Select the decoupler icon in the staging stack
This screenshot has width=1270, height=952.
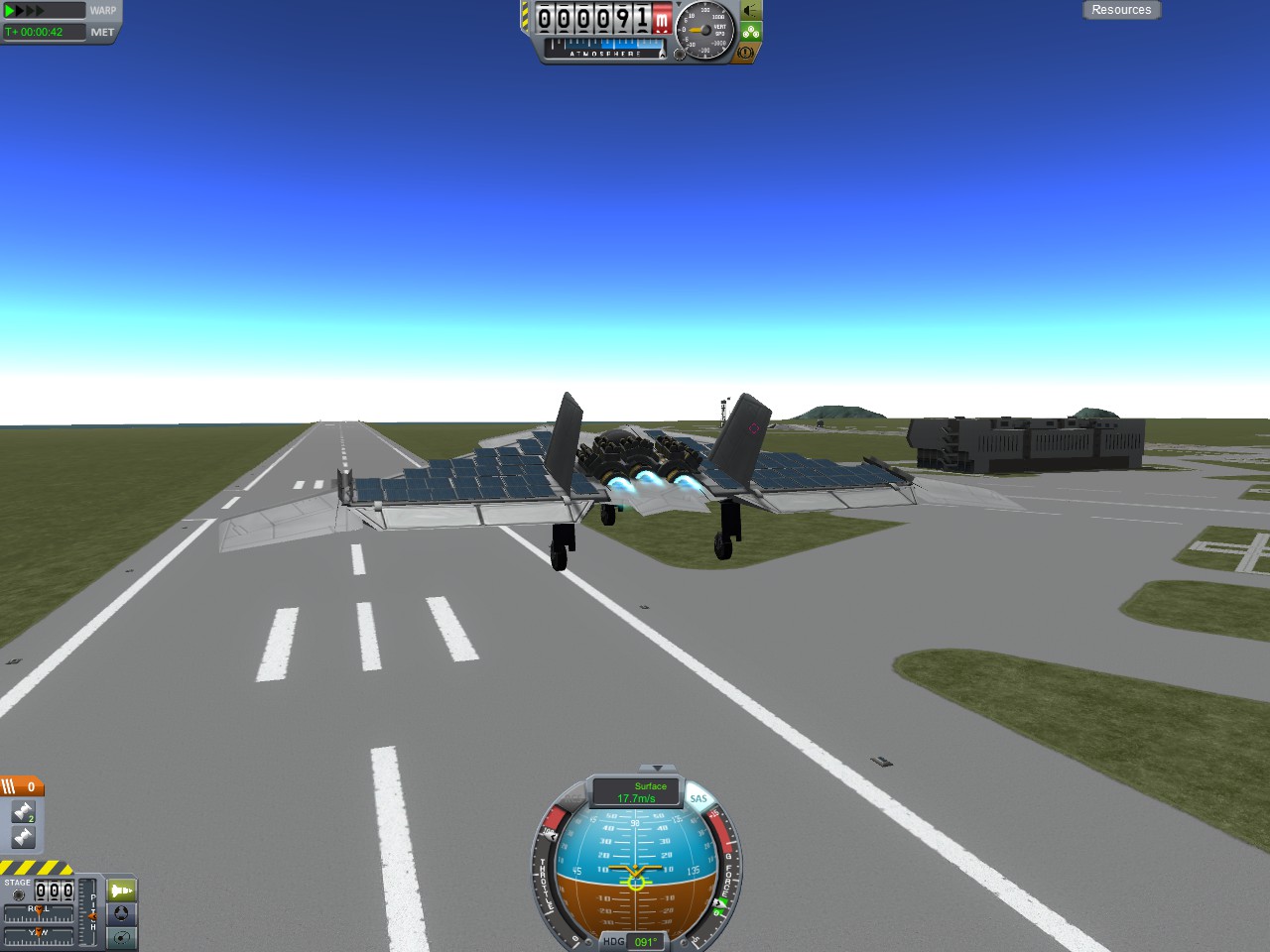pyautogui.click(x=24, y=811)
